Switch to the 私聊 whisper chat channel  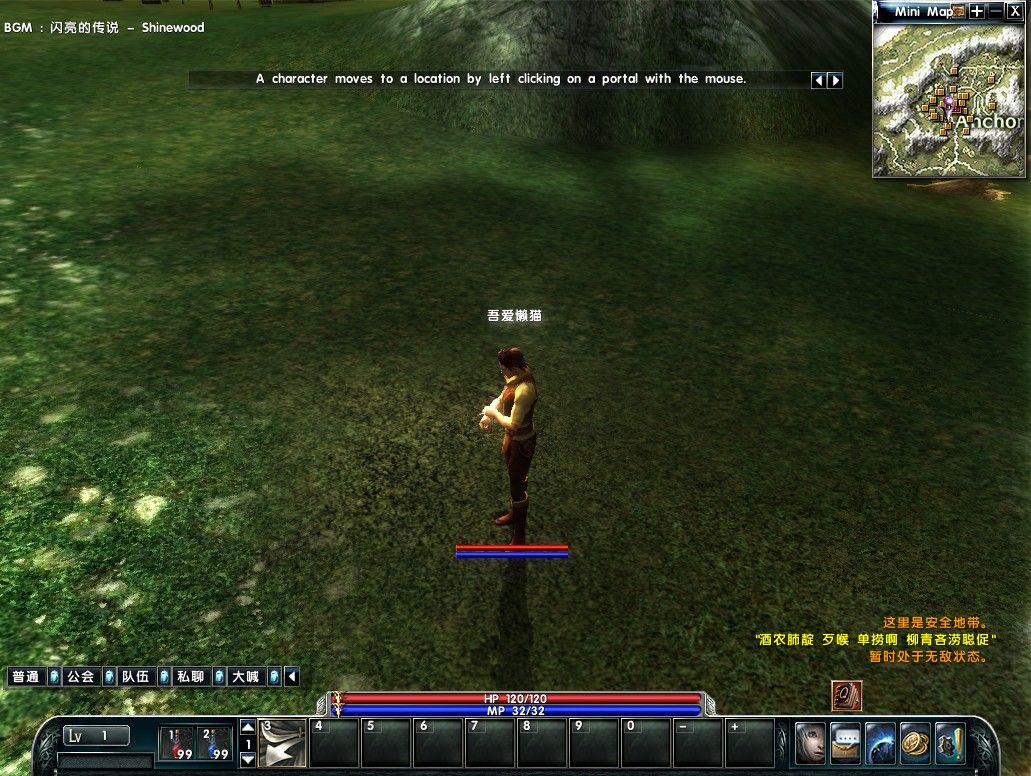click(x=190, y=677)
